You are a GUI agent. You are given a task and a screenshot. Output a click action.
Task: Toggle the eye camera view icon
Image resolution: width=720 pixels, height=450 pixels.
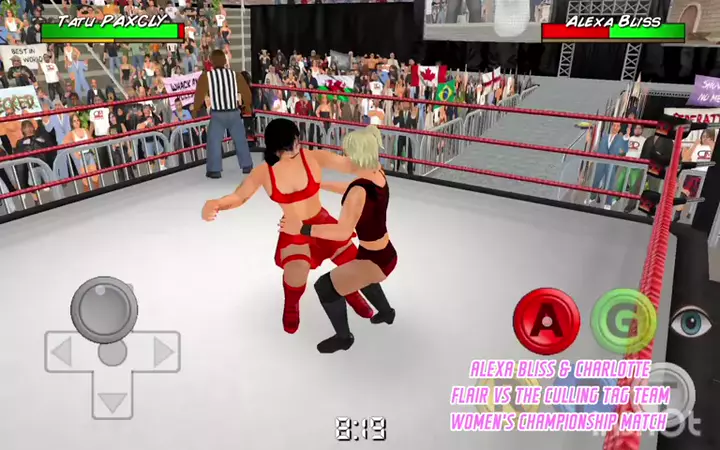pyautogui.click(x=691, y=323)
